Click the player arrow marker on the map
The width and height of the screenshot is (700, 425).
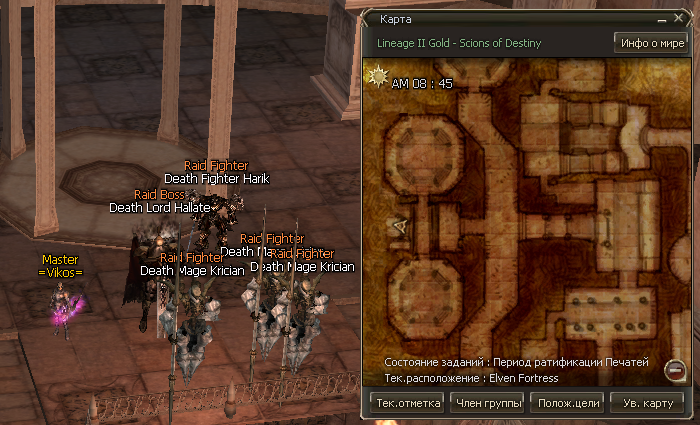pyautogui.click(x=399, y=227)
